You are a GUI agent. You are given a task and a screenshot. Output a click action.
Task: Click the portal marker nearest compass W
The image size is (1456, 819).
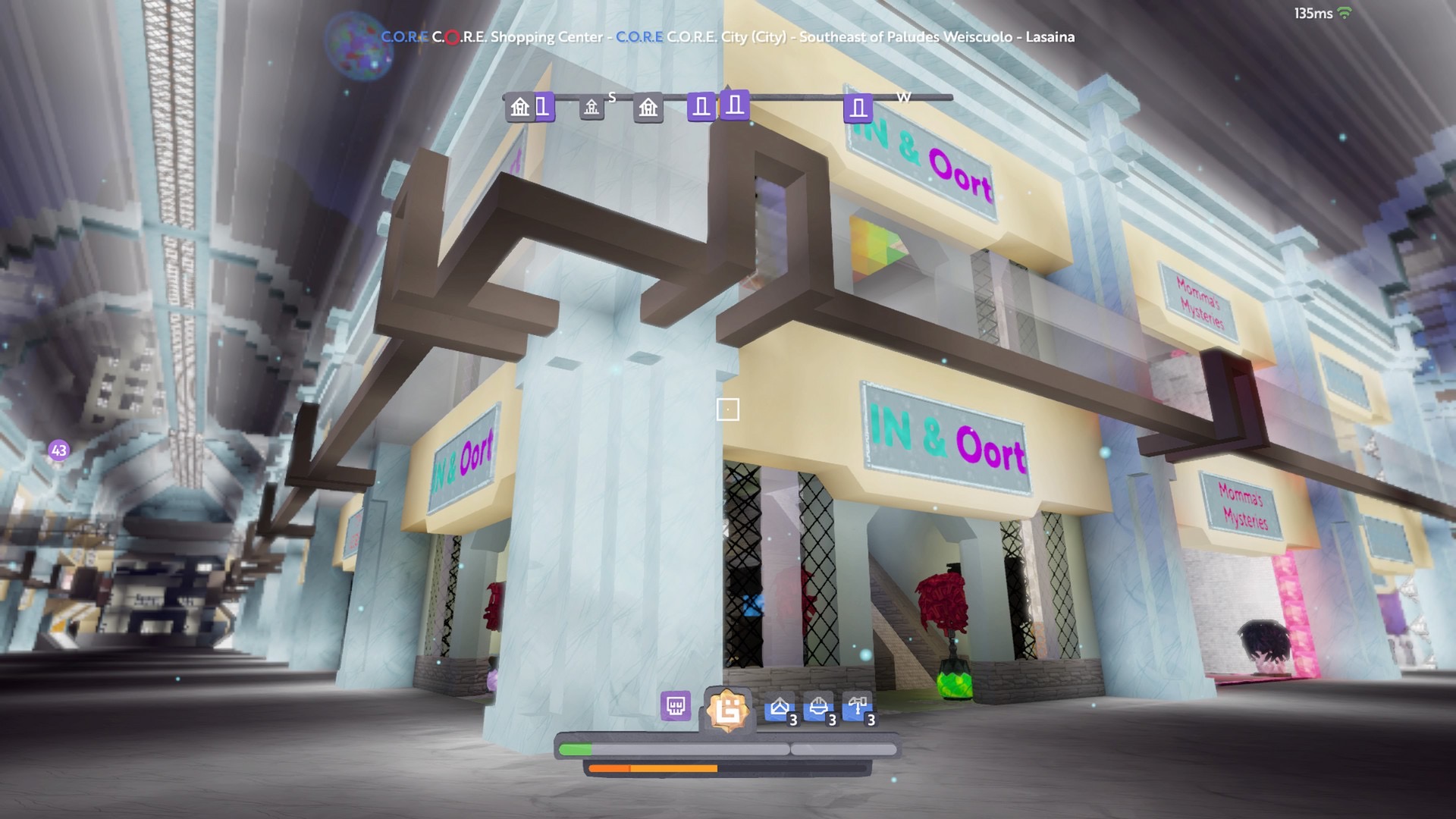pos(858,108)
